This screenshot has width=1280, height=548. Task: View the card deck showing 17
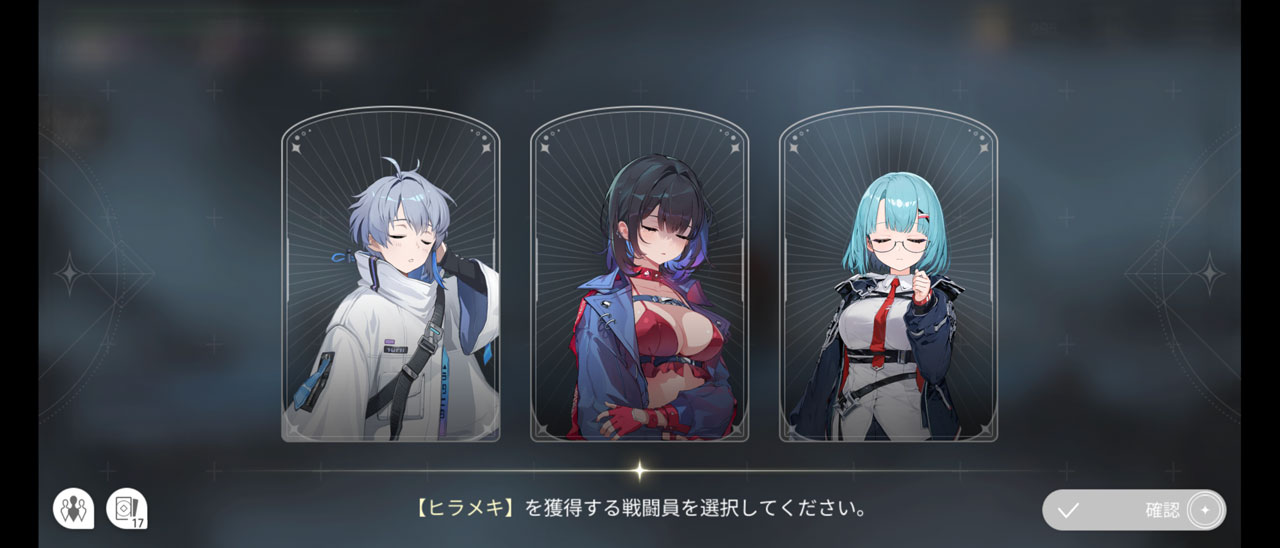(126, 509)
